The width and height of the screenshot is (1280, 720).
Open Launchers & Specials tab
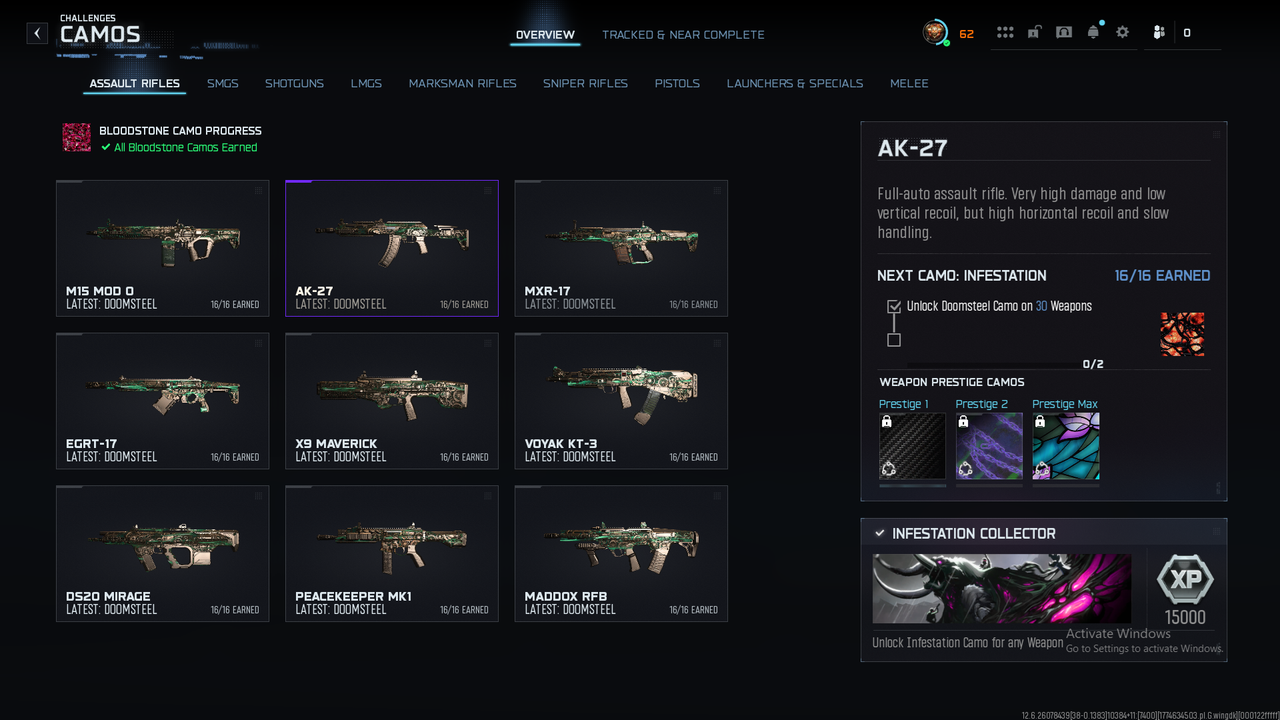794,84
